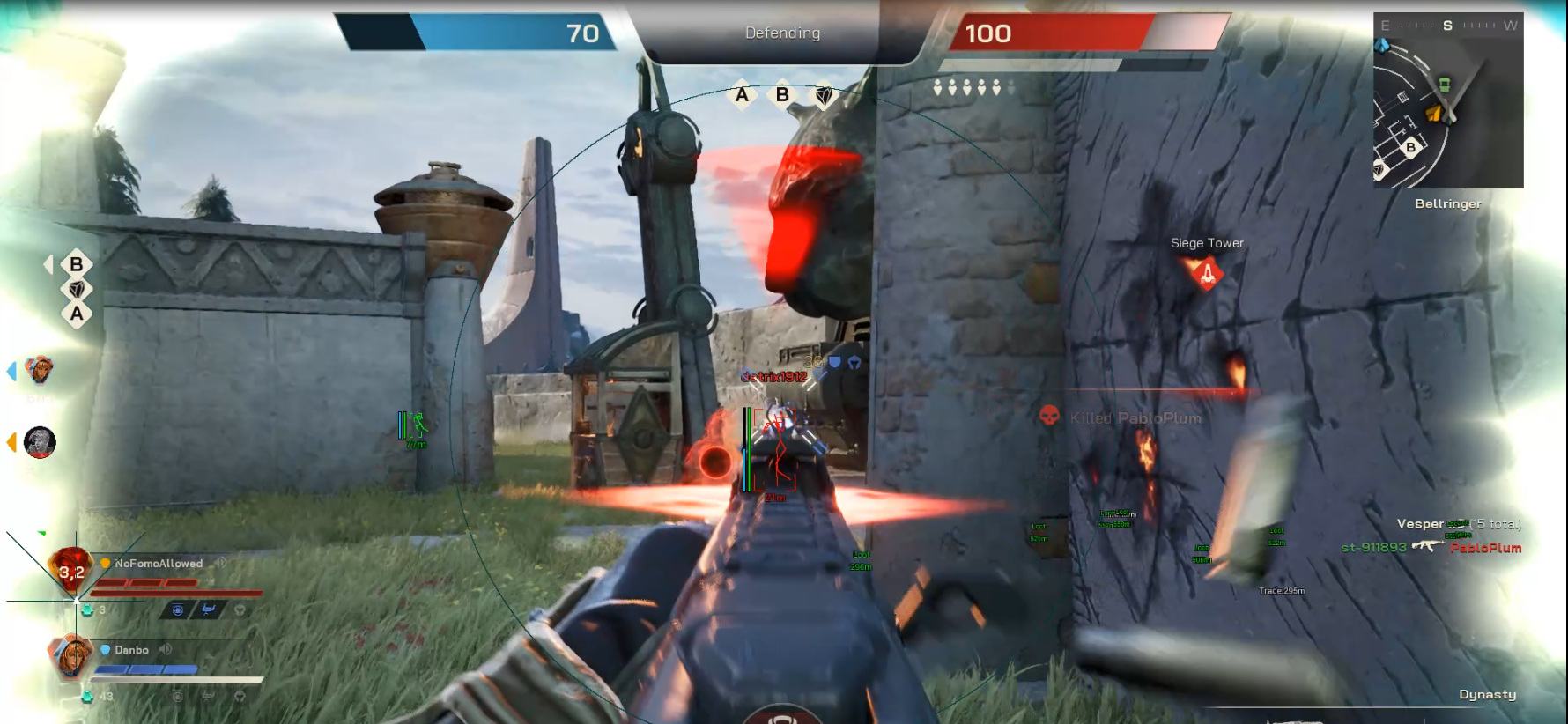Click the Siege Tower objective marker
This screenshot has height=724, width=1568.
pyautogui.click(x=1207, y=274)
